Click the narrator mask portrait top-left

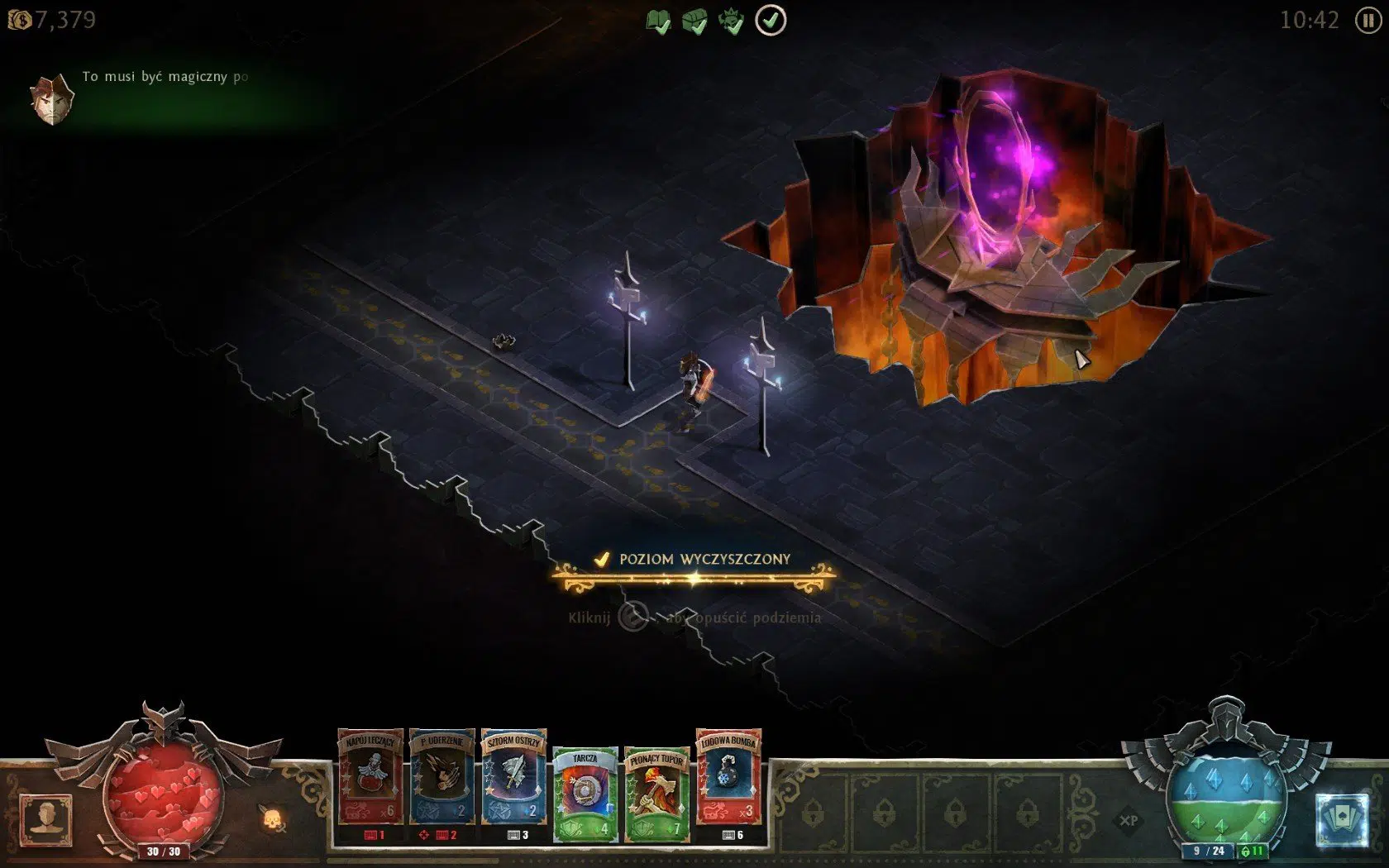point(51,96)
